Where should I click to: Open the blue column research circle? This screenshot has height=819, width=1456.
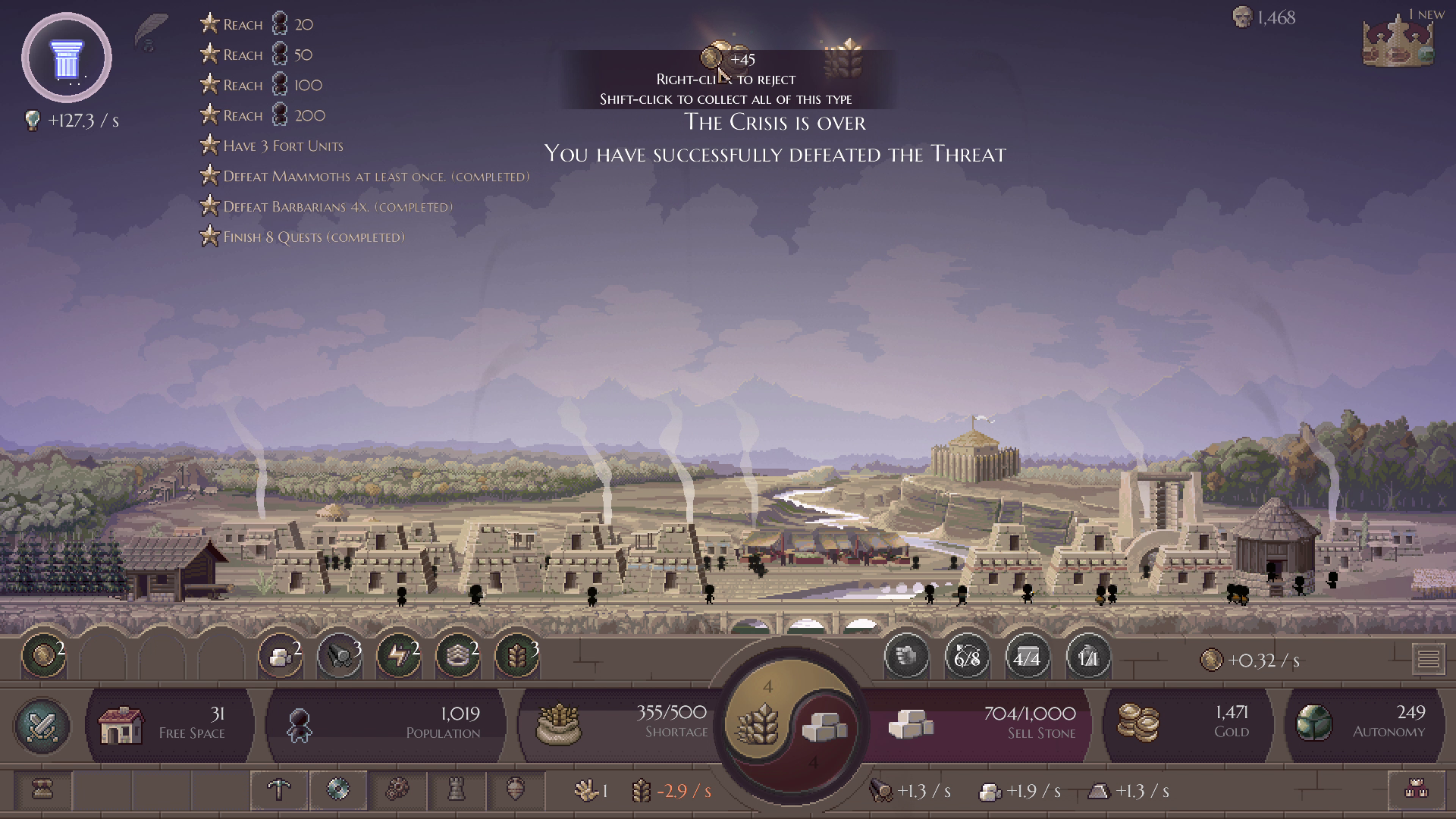coord(67,58)
